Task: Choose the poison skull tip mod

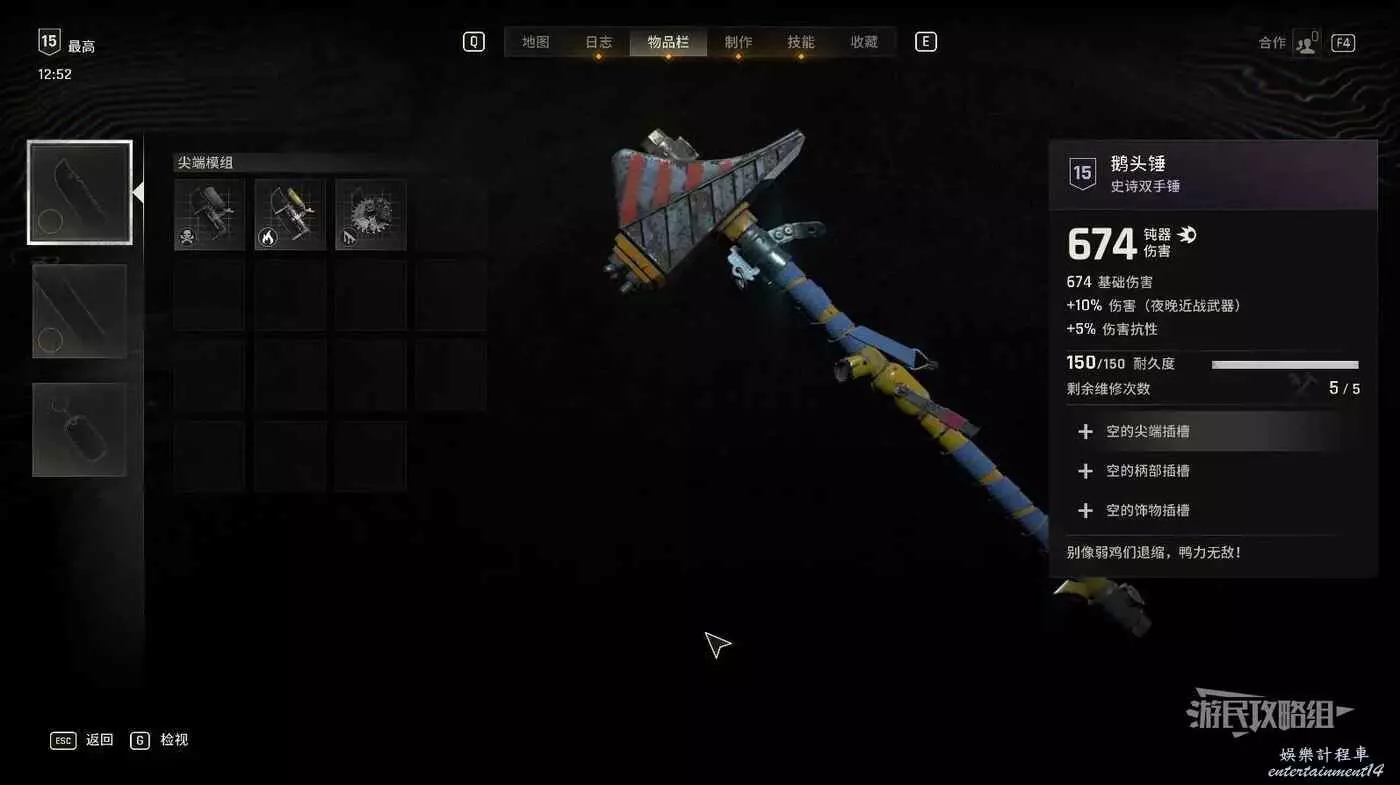Action: (x=210, y=215)
